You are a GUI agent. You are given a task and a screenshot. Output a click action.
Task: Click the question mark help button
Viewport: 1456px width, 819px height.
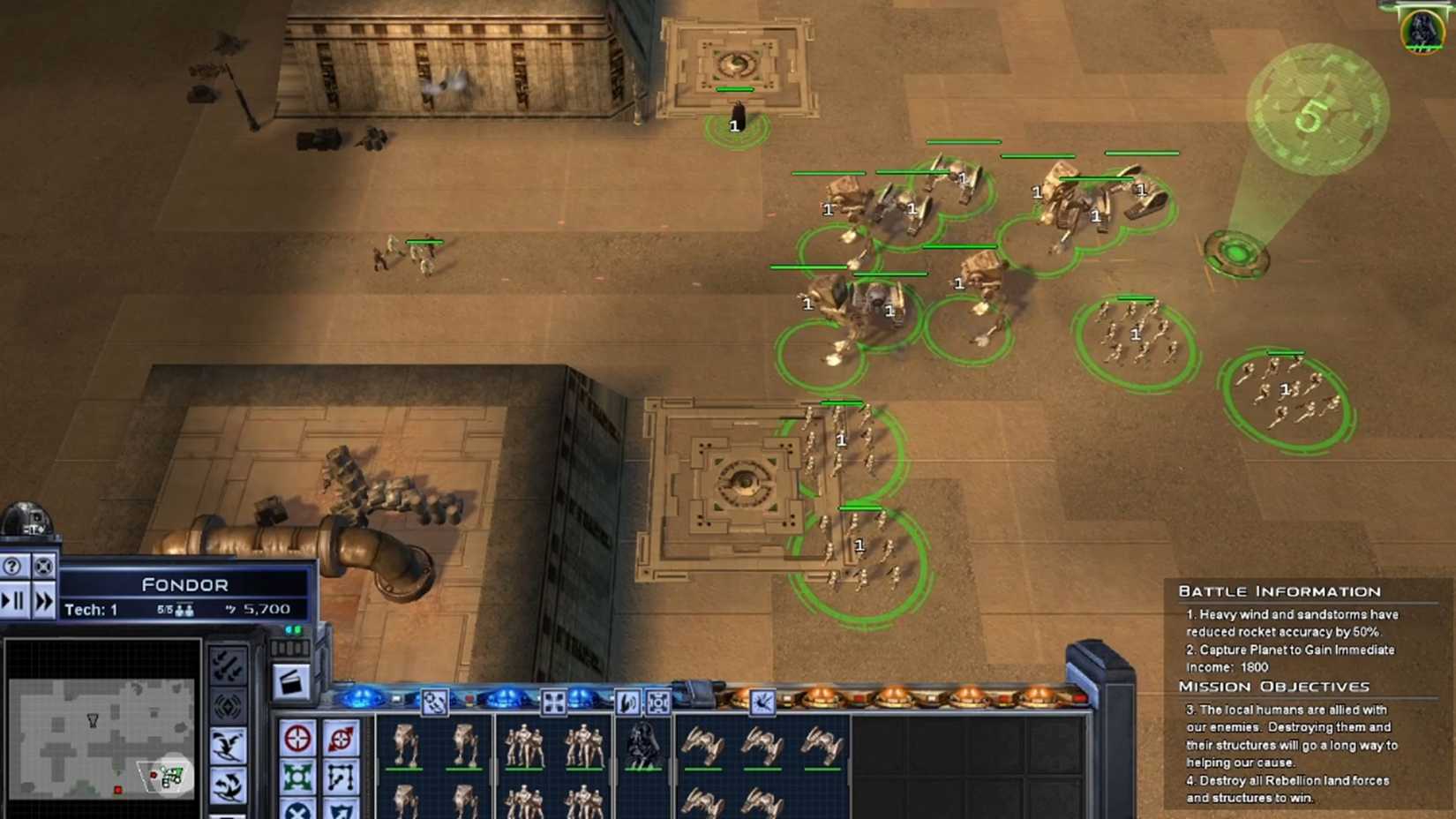[11, 567]
